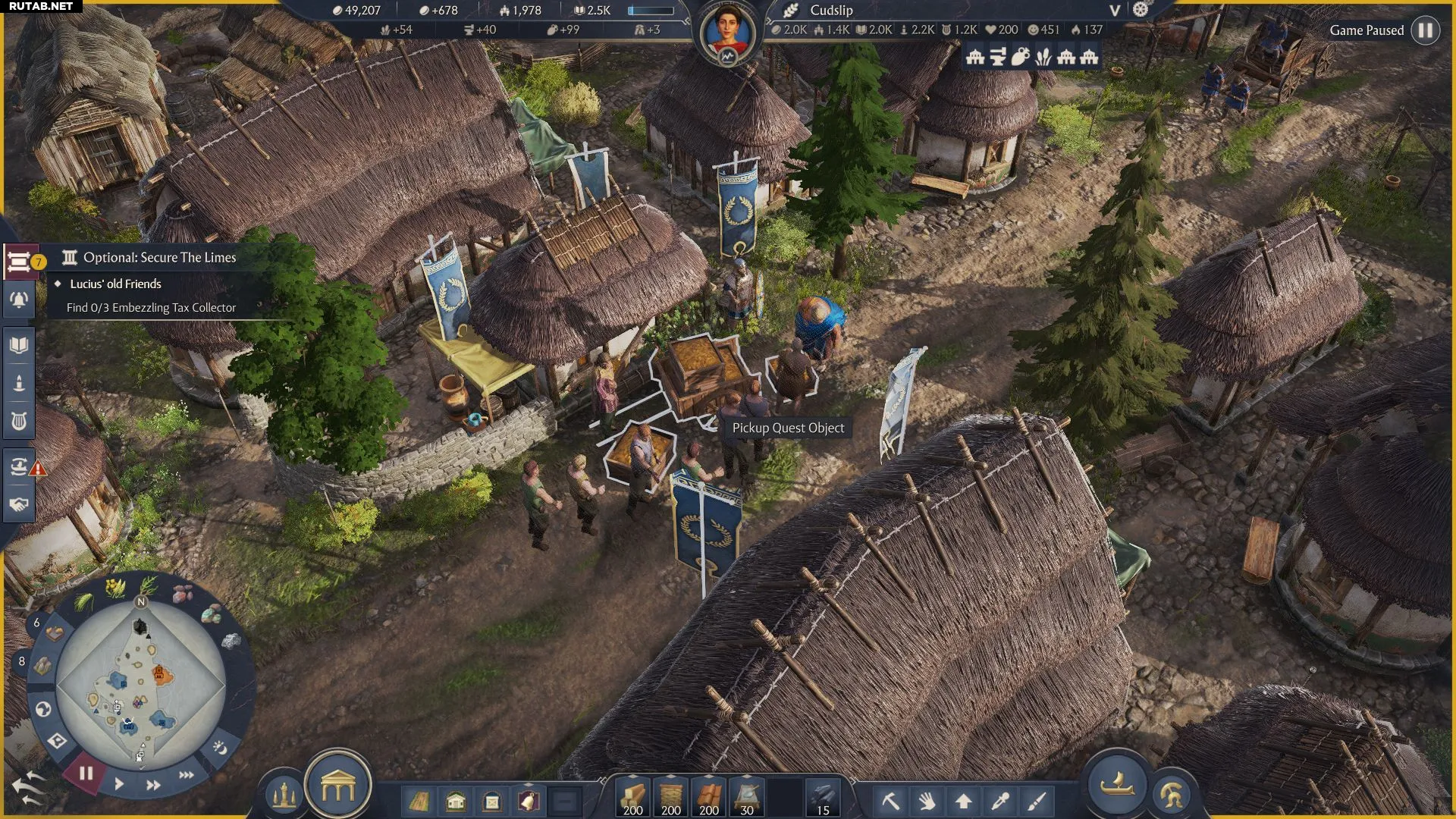Select the eyedropper copy tool
The width and height of the screenshot is (1456, 819).
(999, 801)
